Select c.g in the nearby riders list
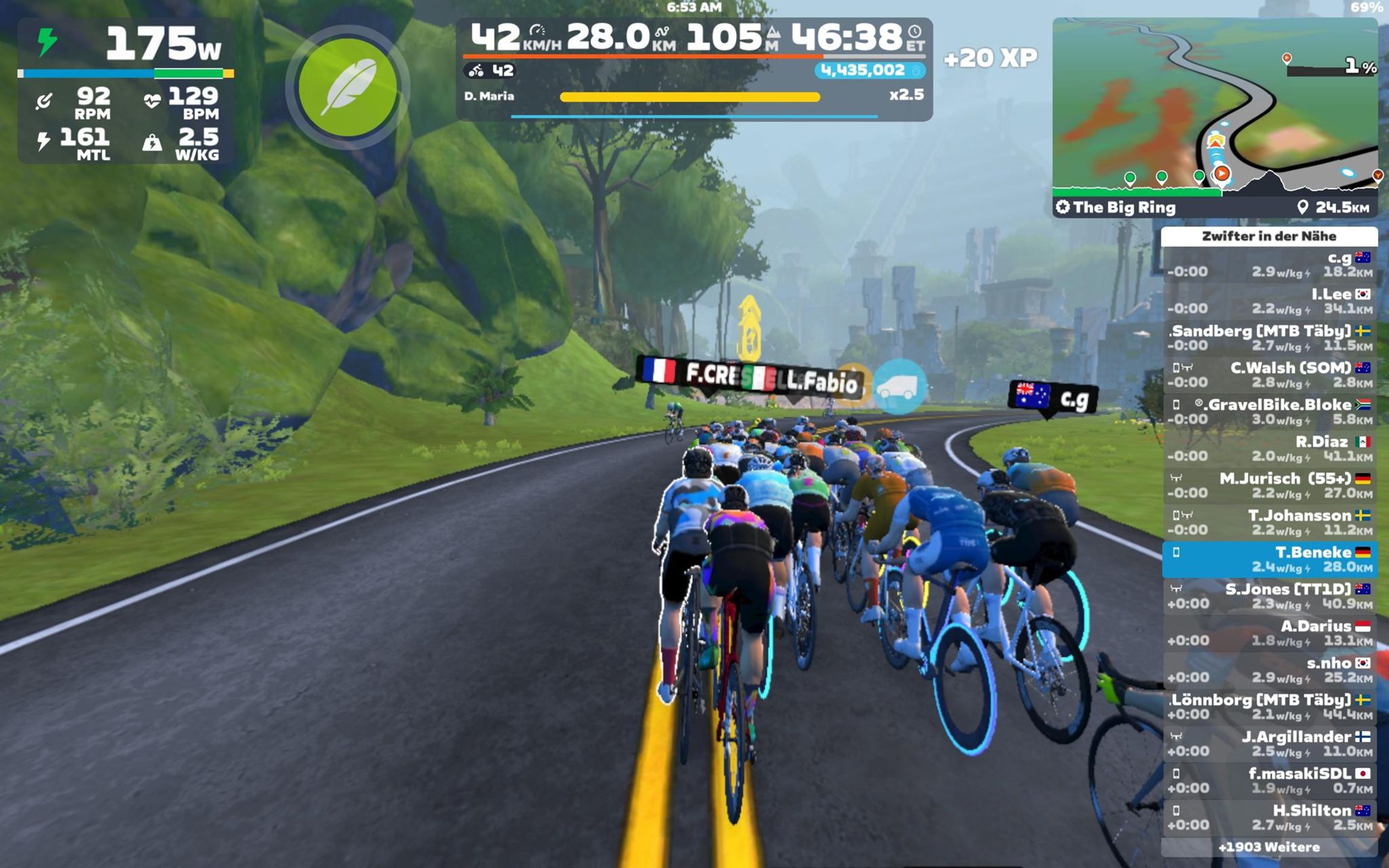The image size is (1389, 868). tap(1269, 264)
